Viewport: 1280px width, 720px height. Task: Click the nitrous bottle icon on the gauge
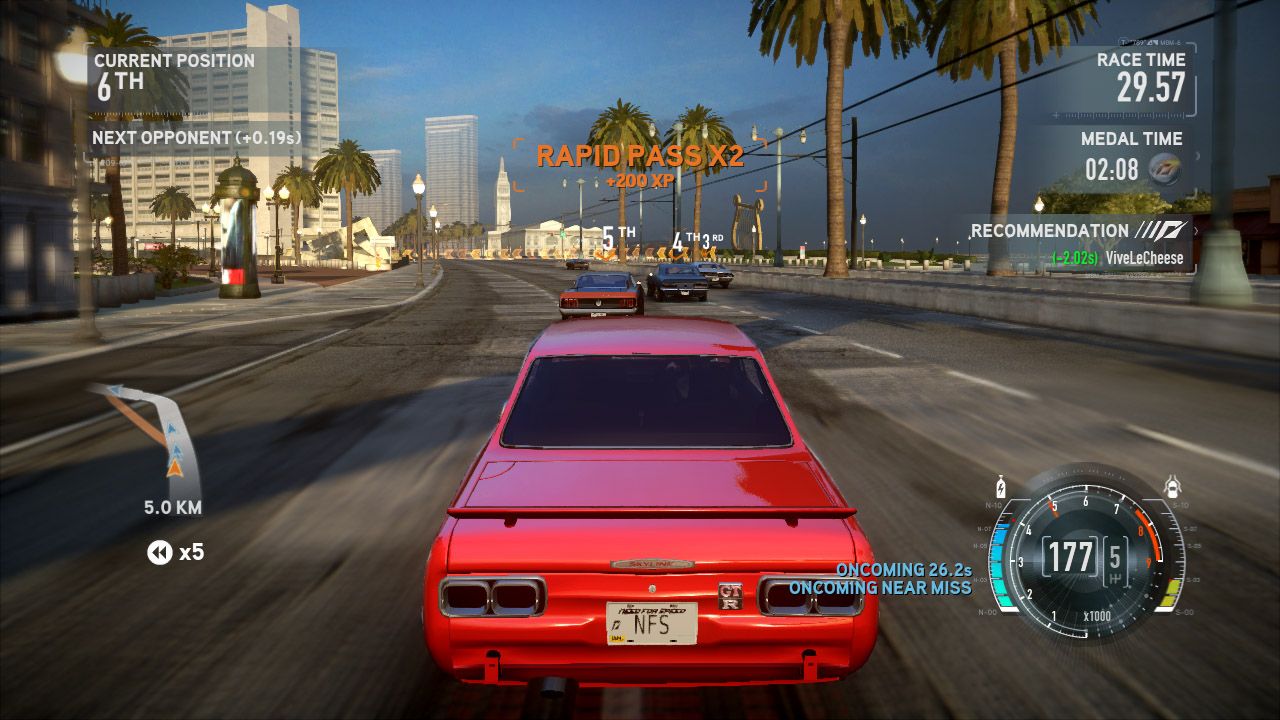pyautogui.click(x=1001, y=487)
